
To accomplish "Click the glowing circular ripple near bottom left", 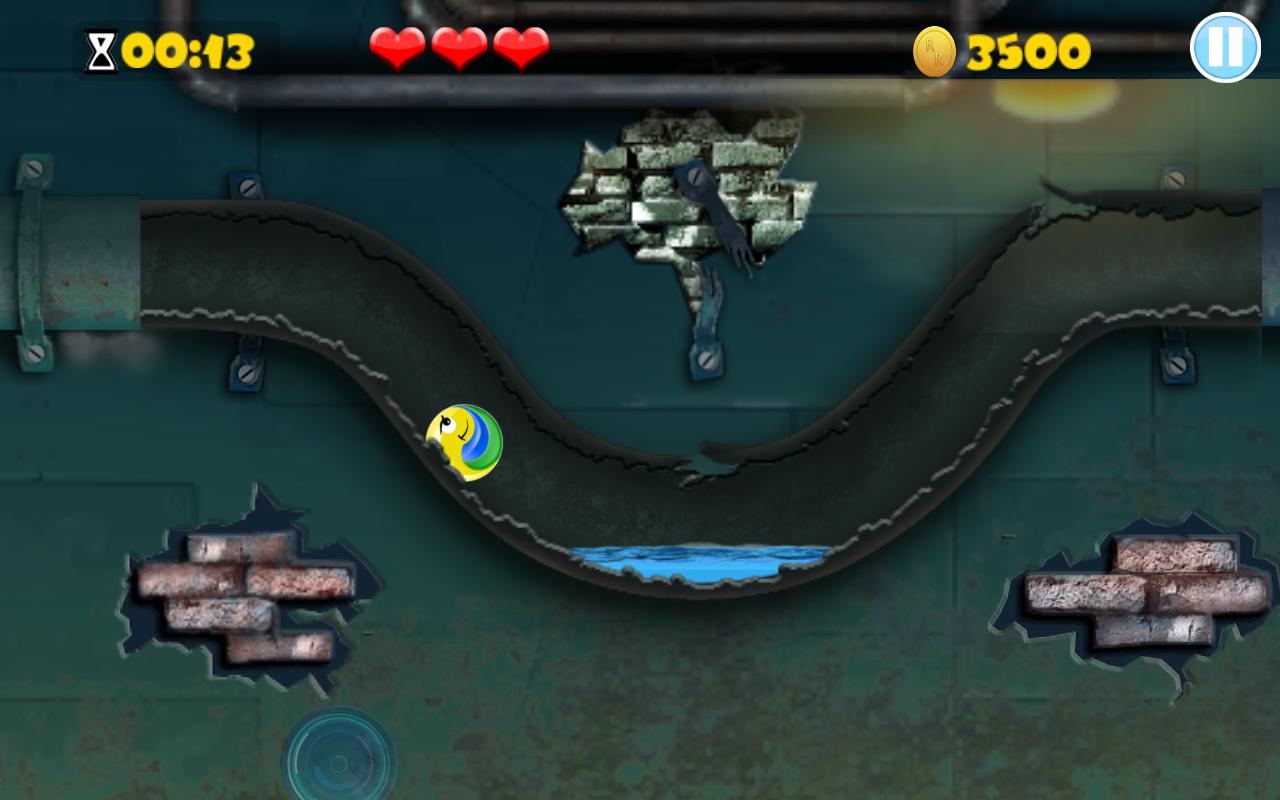I will [340, 765].
